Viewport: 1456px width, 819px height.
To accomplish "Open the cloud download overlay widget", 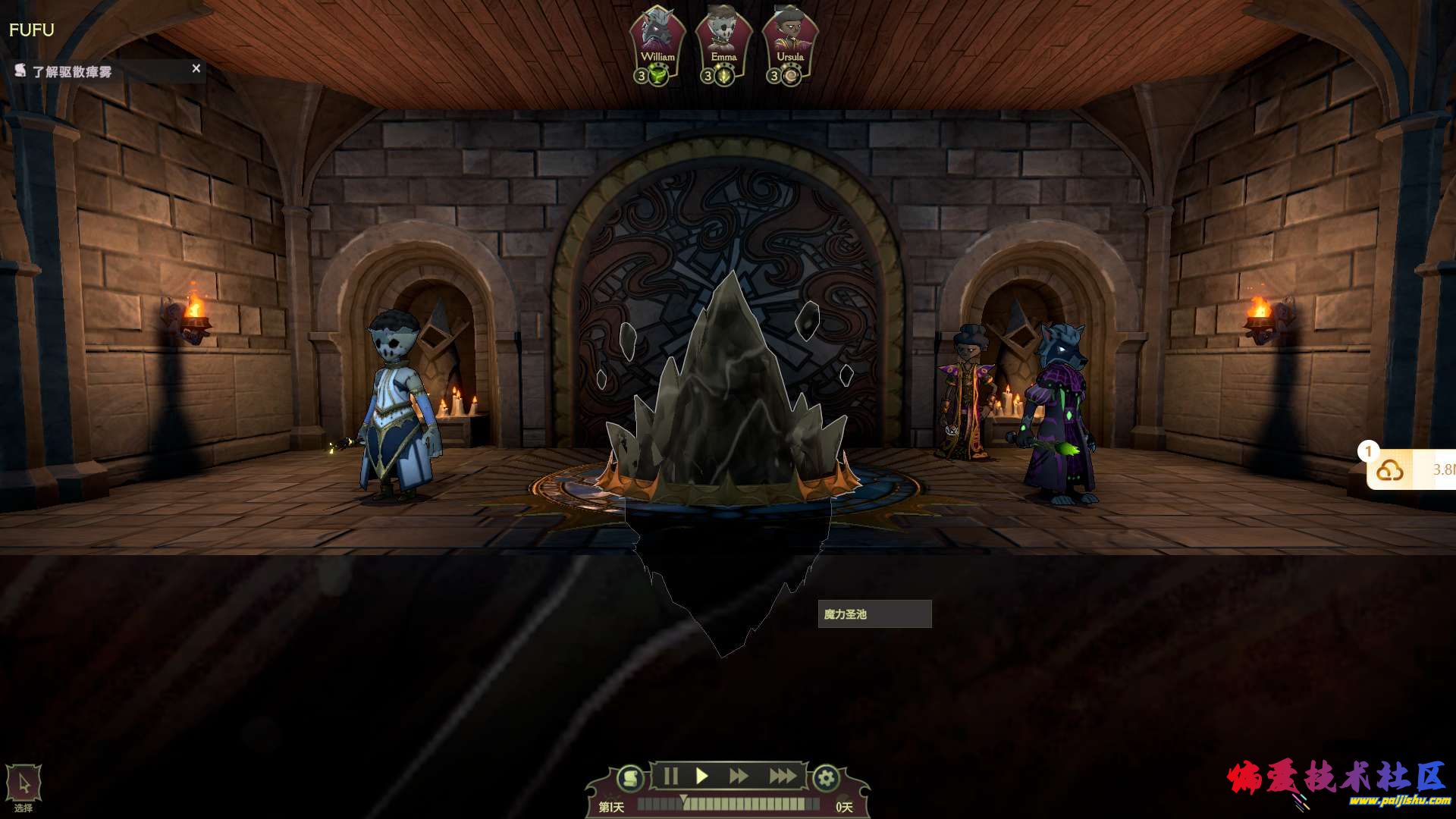I will (1390, 471).
